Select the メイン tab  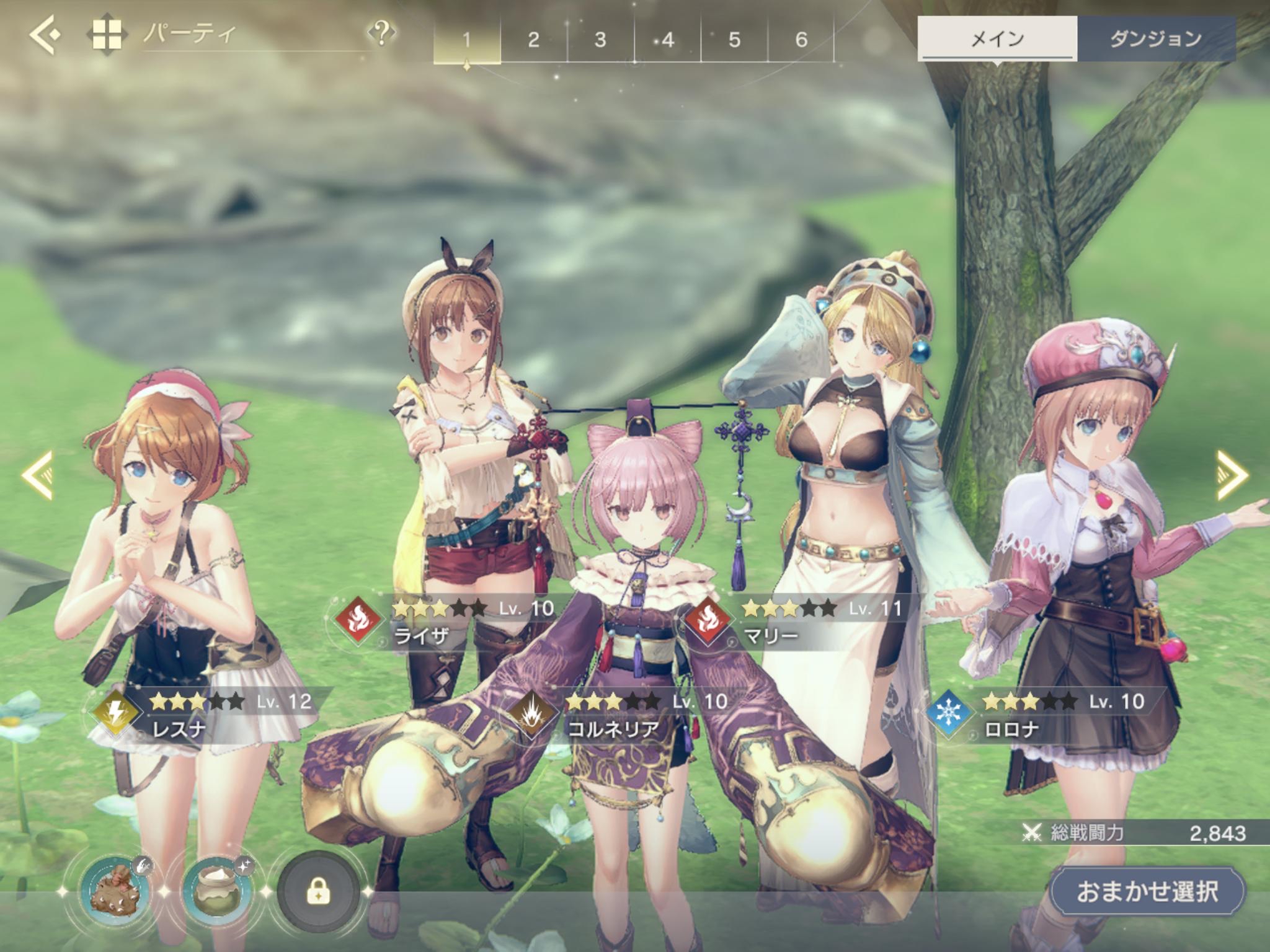(x=997, y=39)
